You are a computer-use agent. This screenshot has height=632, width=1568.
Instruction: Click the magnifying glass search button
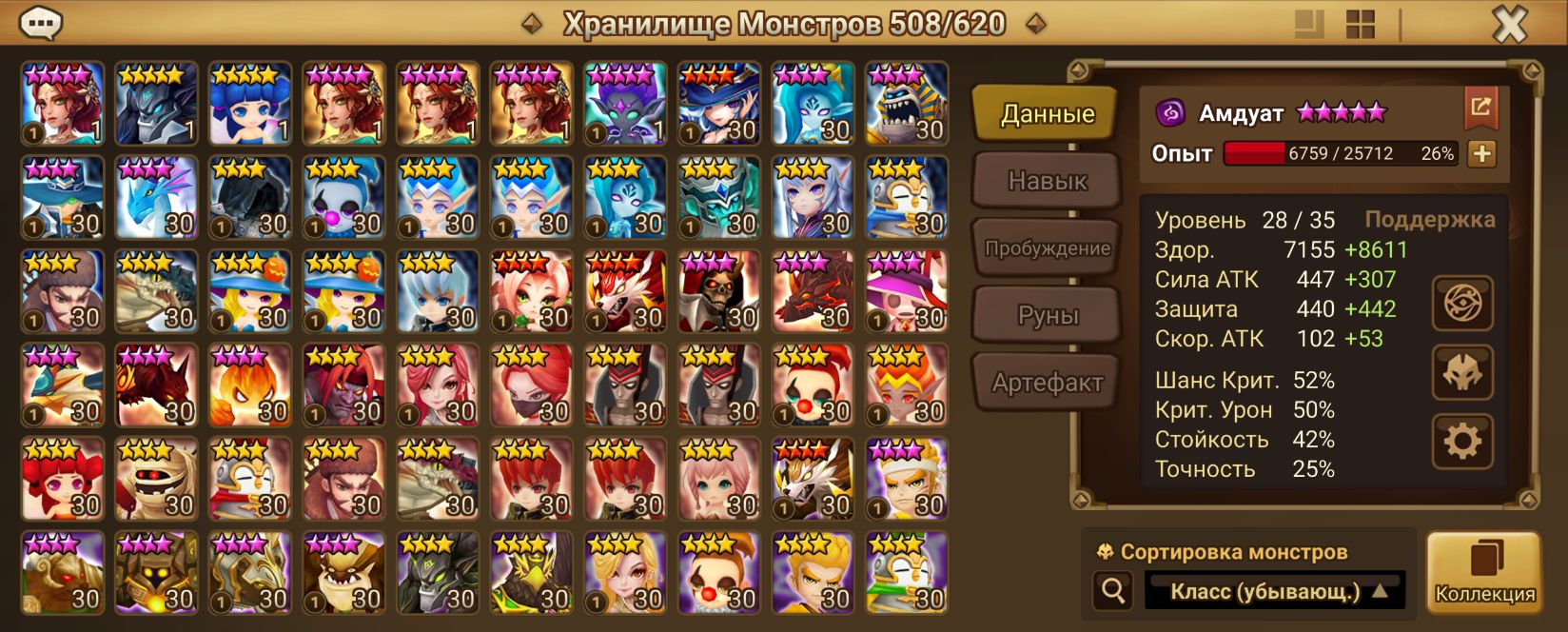click(1112, 591)
